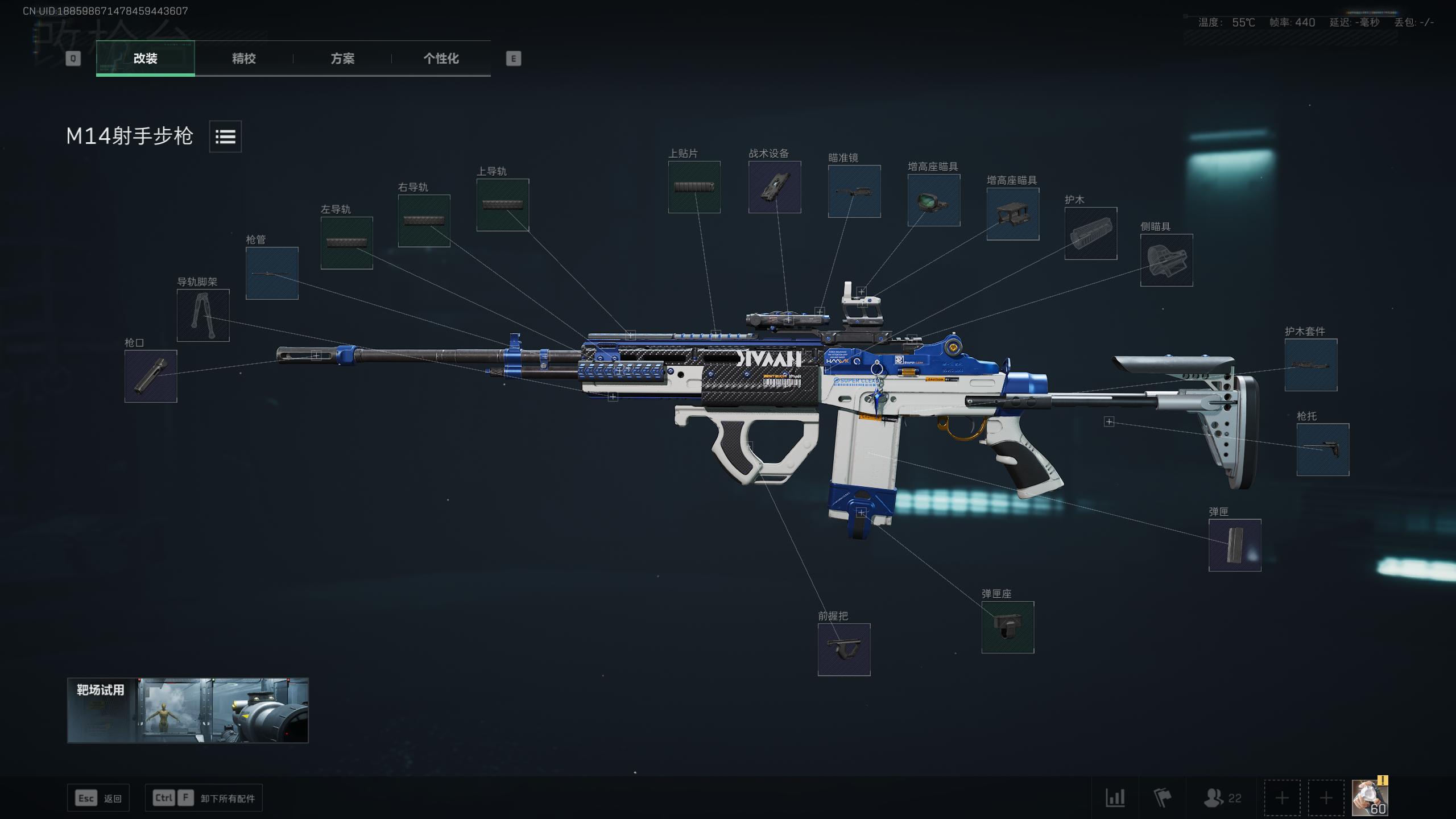Image resolution: width=1456 pixels, height=819 pixels.
Task: Open the weapon details list beside M14射手步枪
Action: pos(225,136)
